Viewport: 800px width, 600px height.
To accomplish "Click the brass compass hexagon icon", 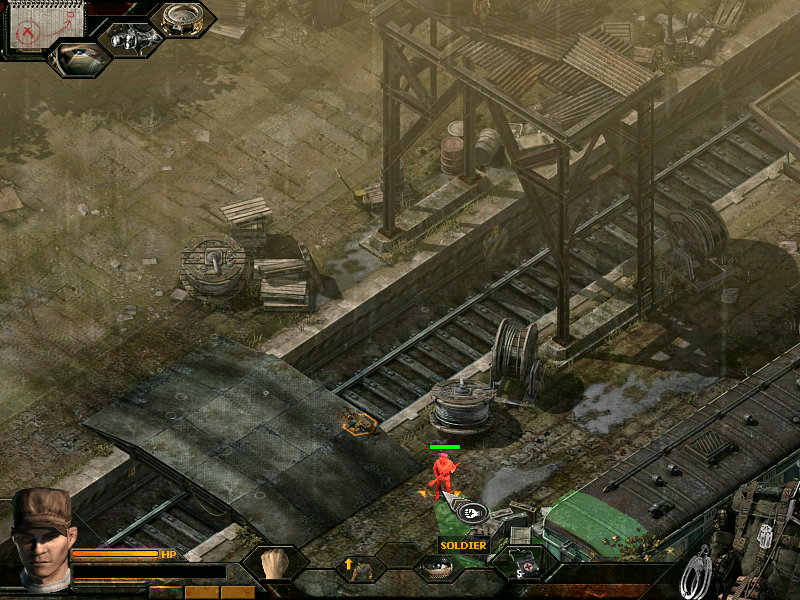I will pyautogui.click(x=182, y=20).
